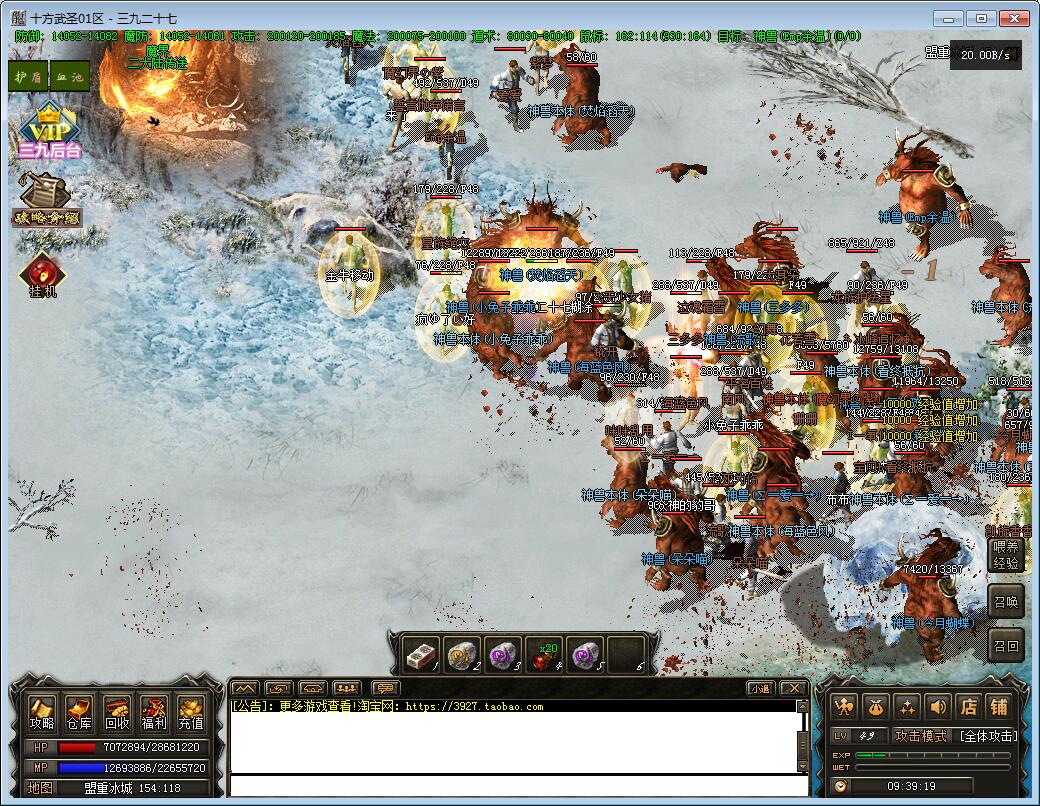The image size is (1040, 806).
Task: Open the 充值 recharge menu
Action: 191,714
